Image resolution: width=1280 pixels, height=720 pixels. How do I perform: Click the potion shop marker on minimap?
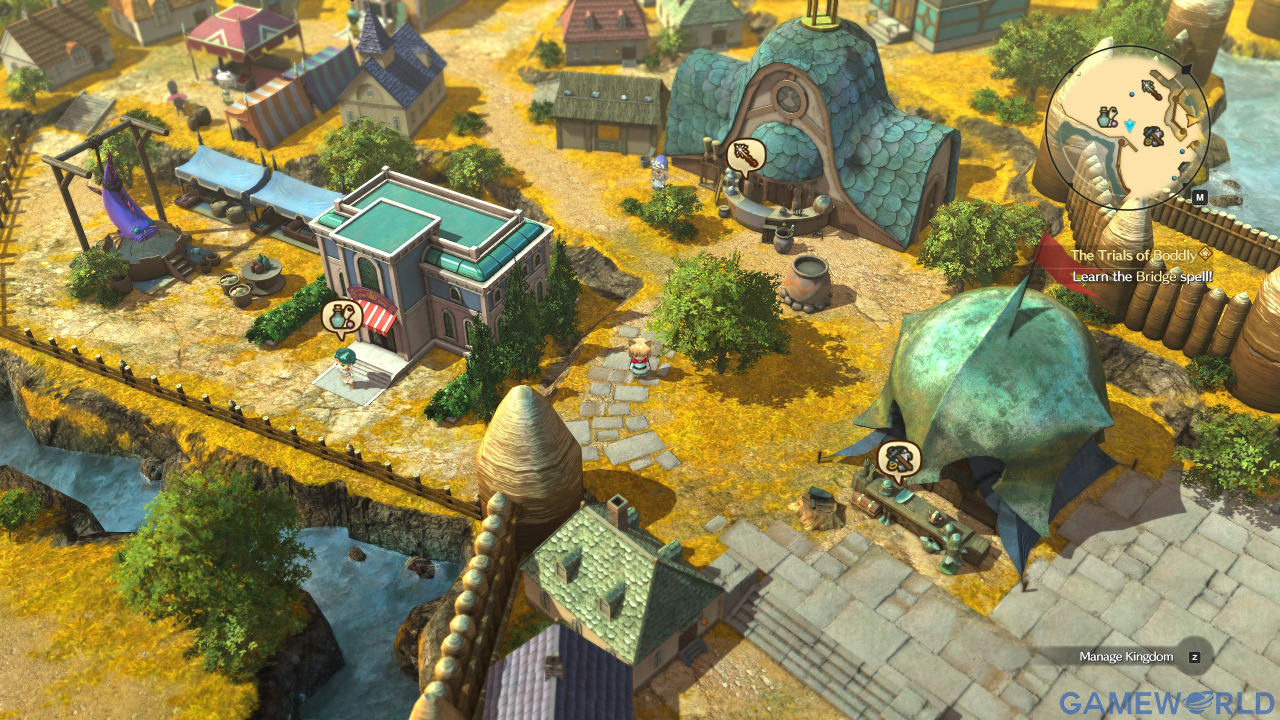click(x=1106, y=116)
